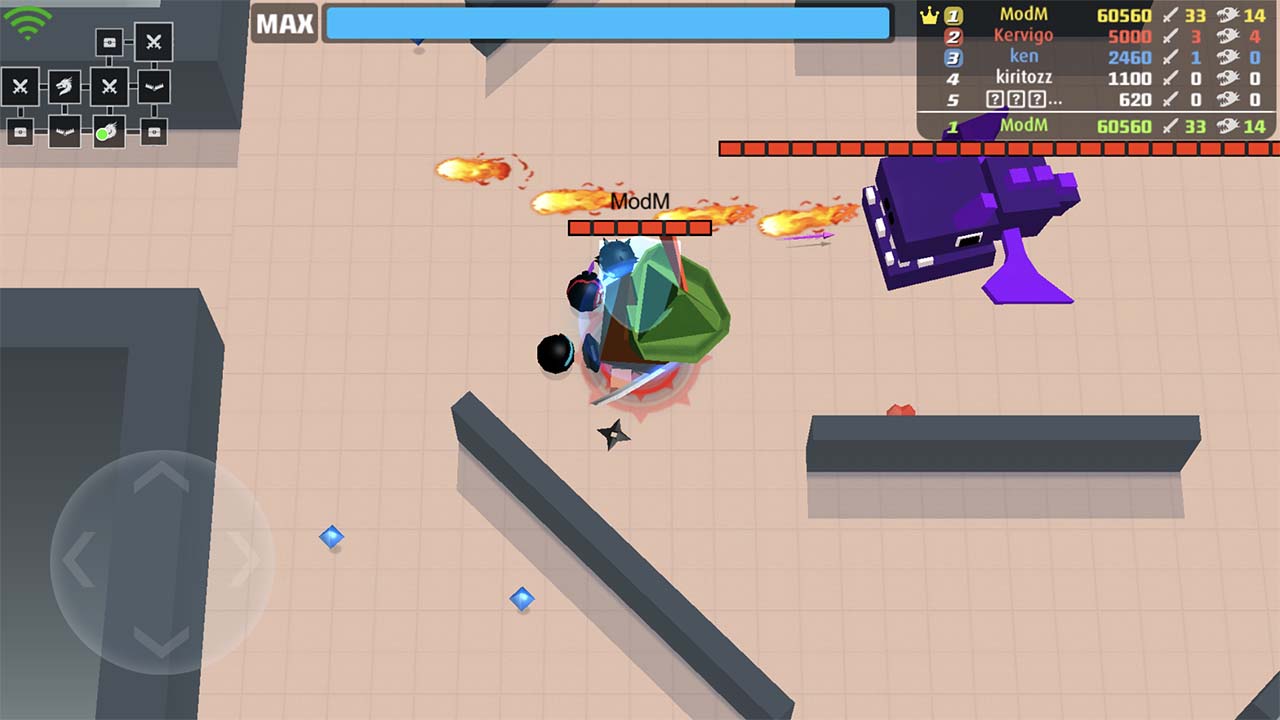
Task: Click the crown beside rank 1 ModM
Action: (929, 15)
